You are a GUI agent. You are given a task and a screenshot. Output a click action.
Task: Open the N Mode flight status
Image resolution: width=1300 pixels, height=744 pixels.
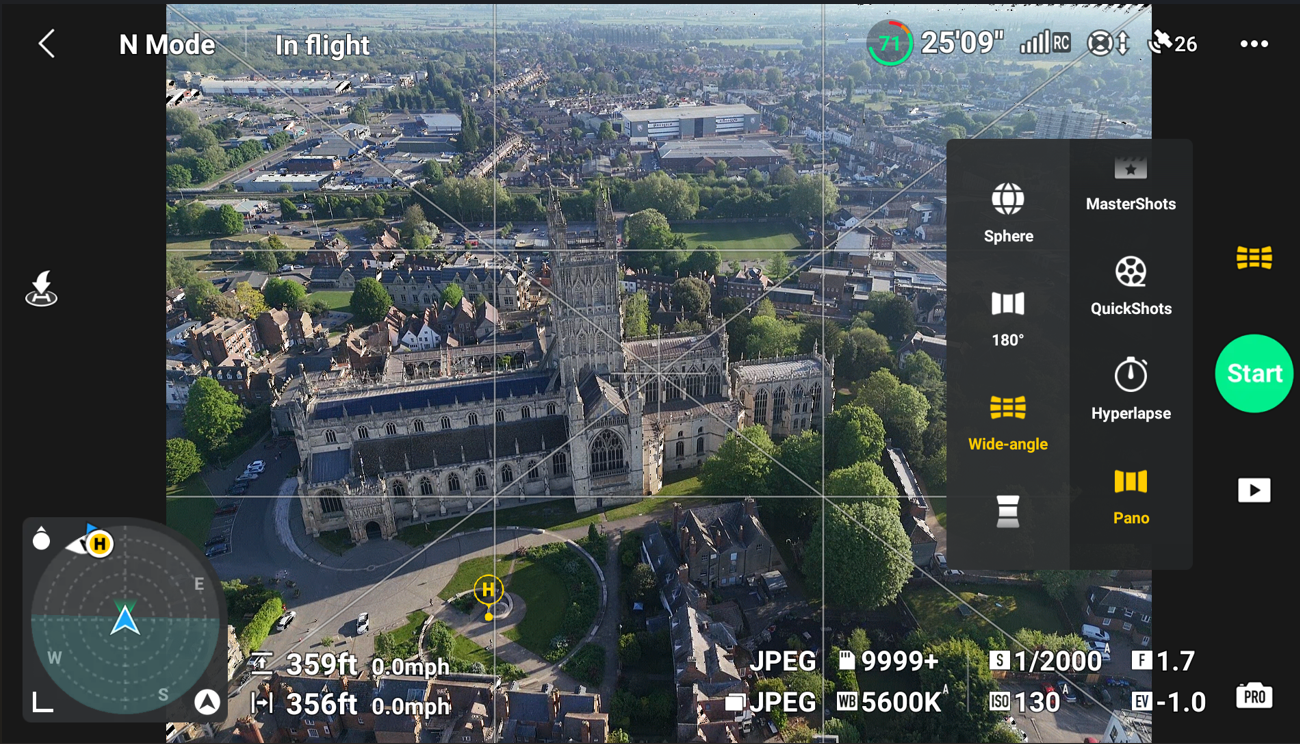(167, 45)
